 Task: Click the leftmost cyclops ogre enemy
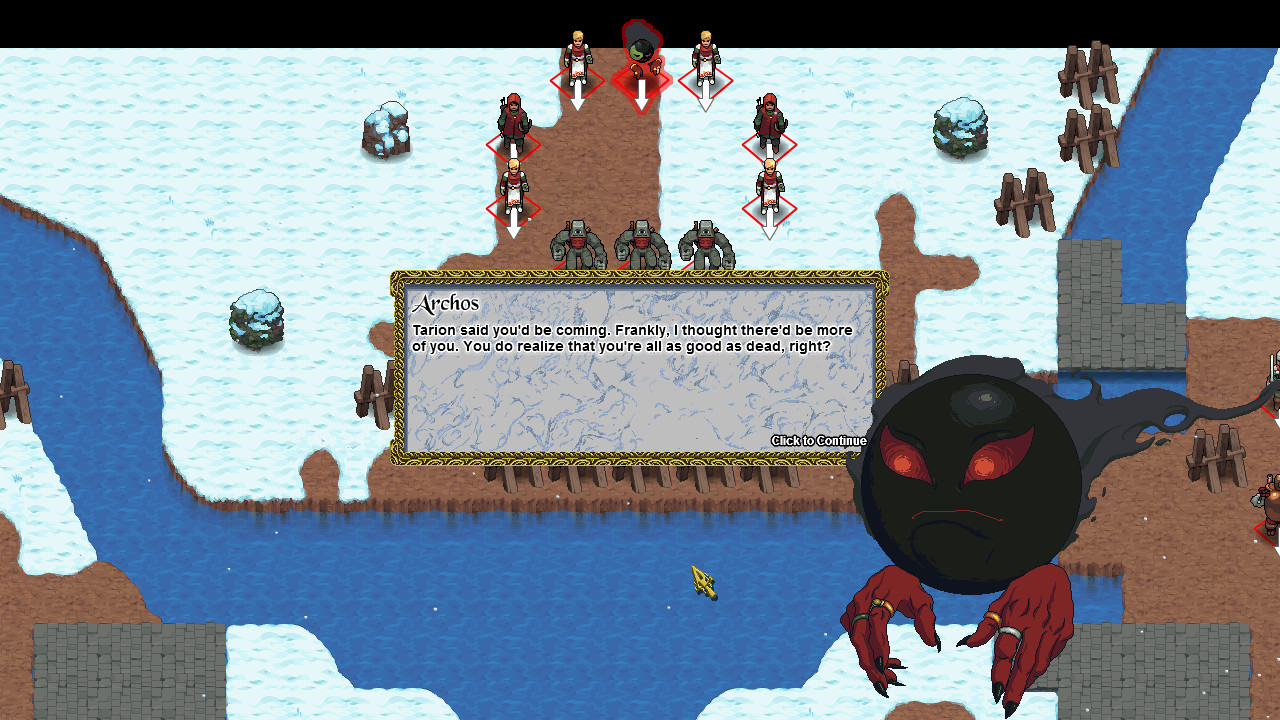click(x=578, y=242)
